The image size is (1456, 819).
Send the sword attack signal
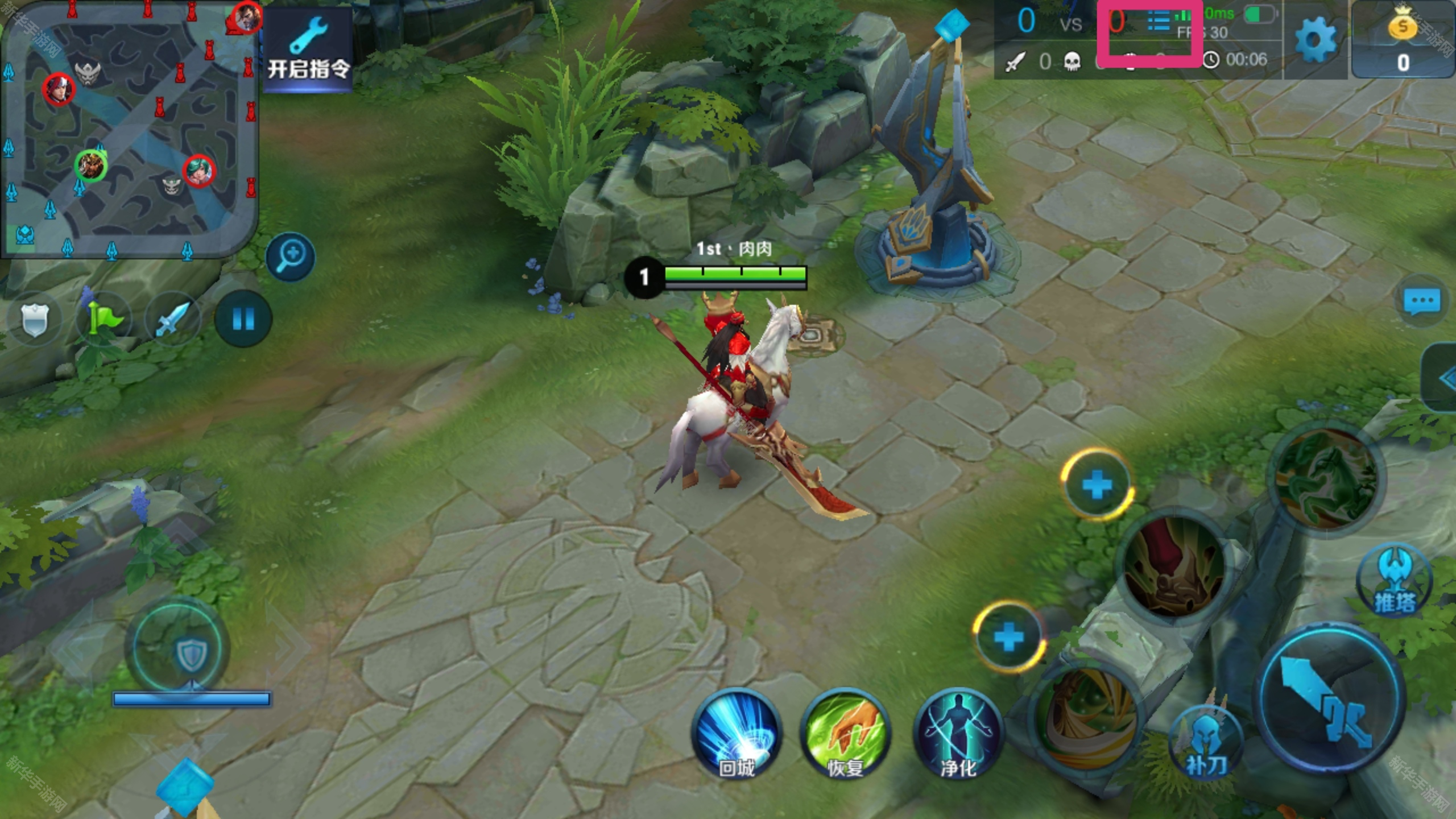click(x=173, y=319)
